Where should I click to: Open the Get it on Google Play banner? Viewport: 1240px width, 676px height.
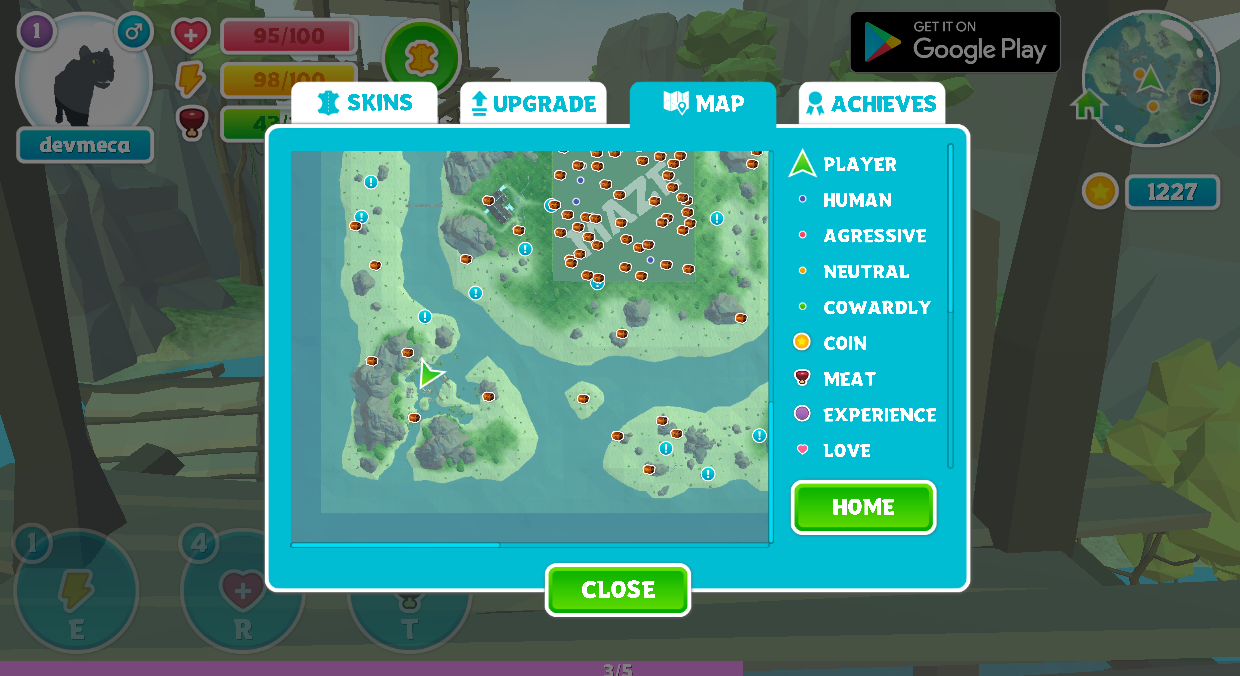(955, 42)
